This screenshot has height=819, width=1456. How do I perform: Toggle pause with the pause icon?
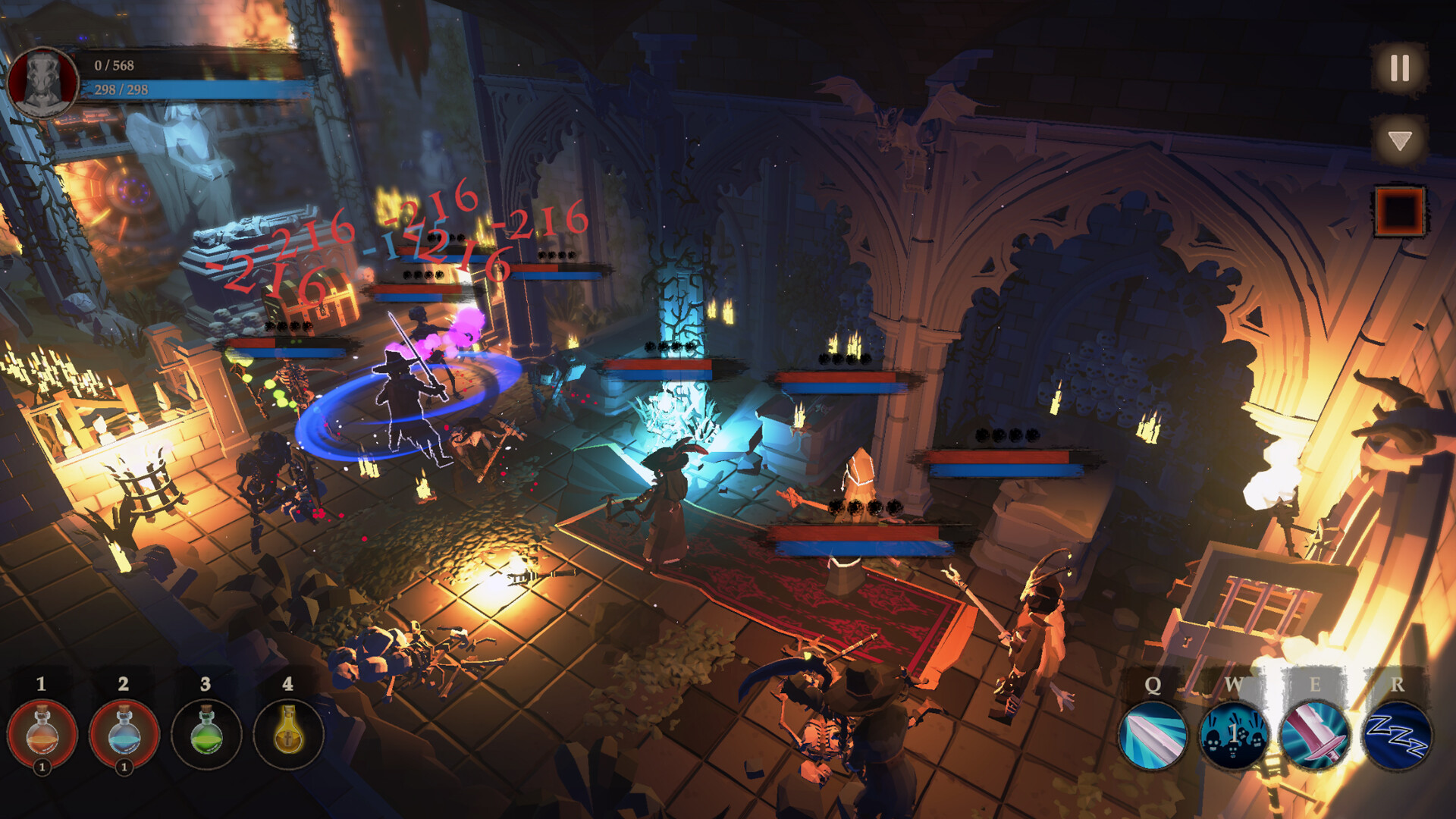point(1398,67)
